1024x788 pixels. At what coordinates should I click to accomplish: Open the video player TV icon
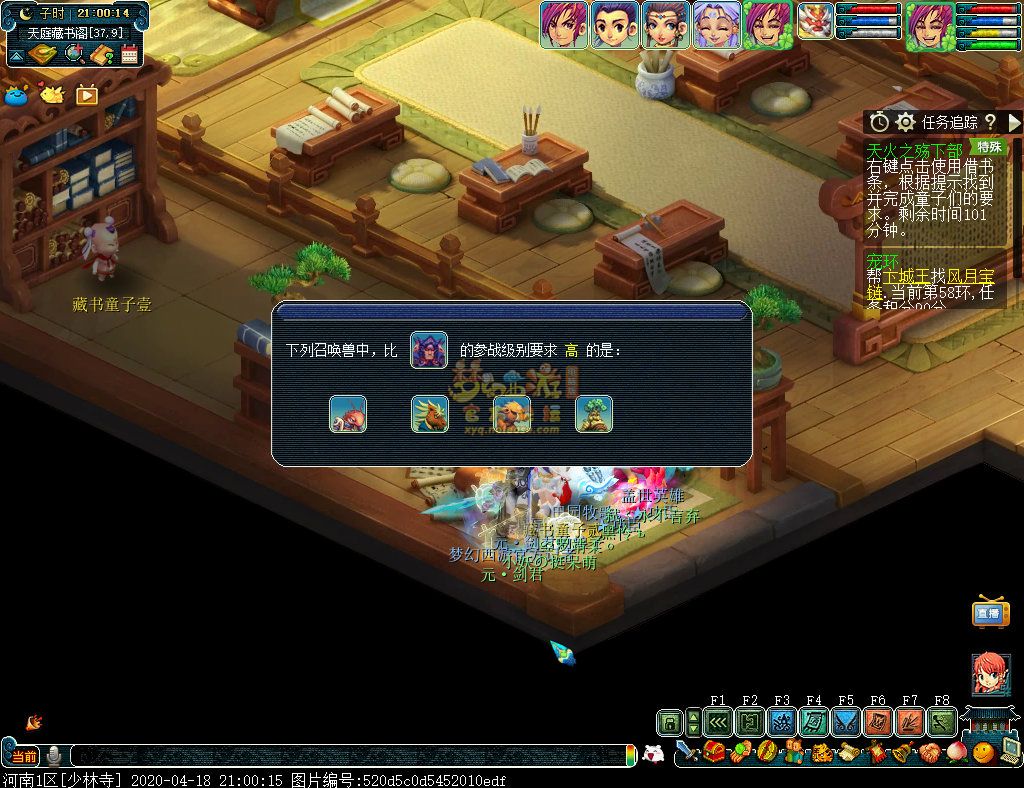(x=87, y=95)
